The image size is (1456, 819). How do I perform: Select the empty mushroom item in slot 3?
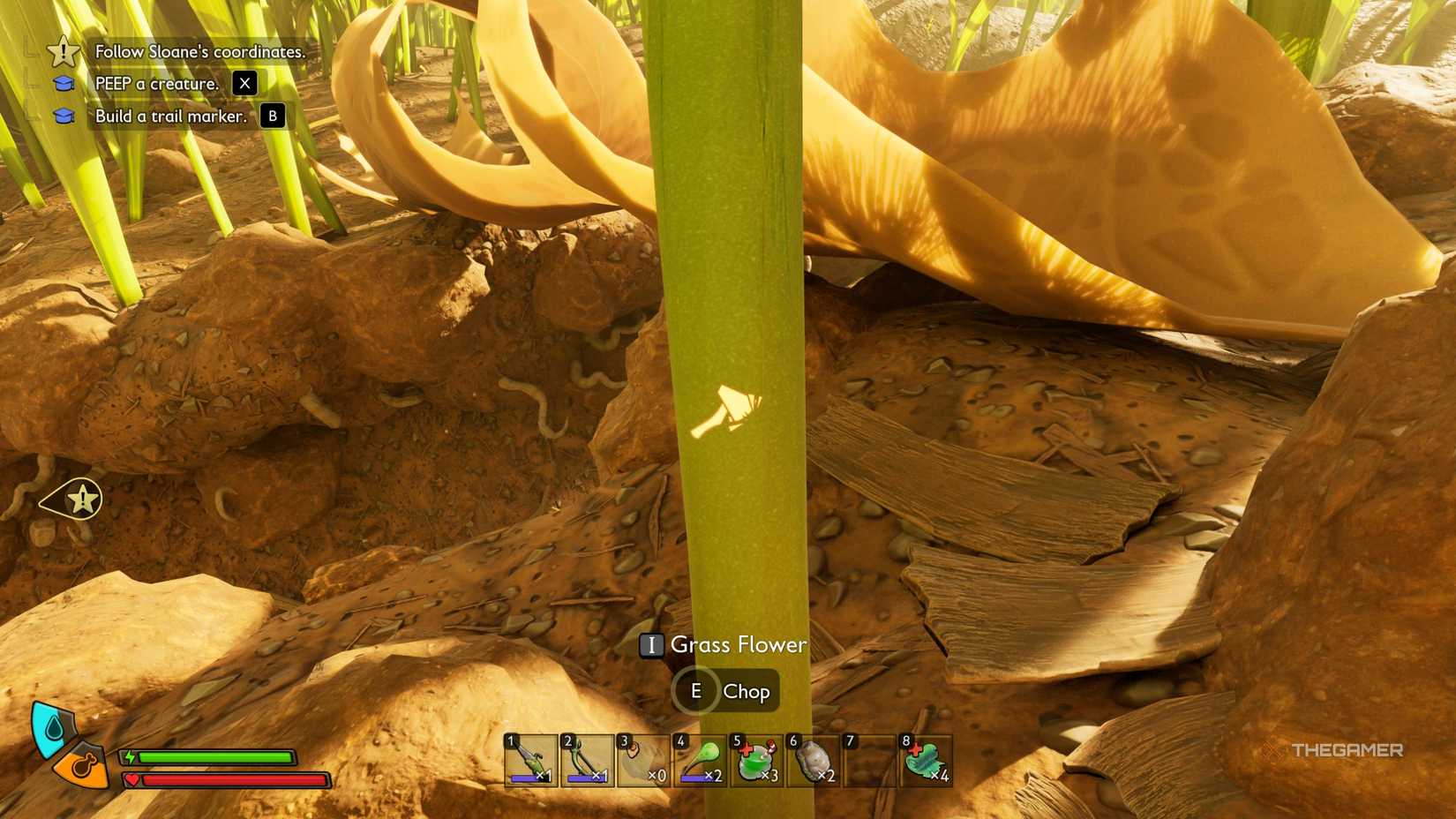pos(644,761)
